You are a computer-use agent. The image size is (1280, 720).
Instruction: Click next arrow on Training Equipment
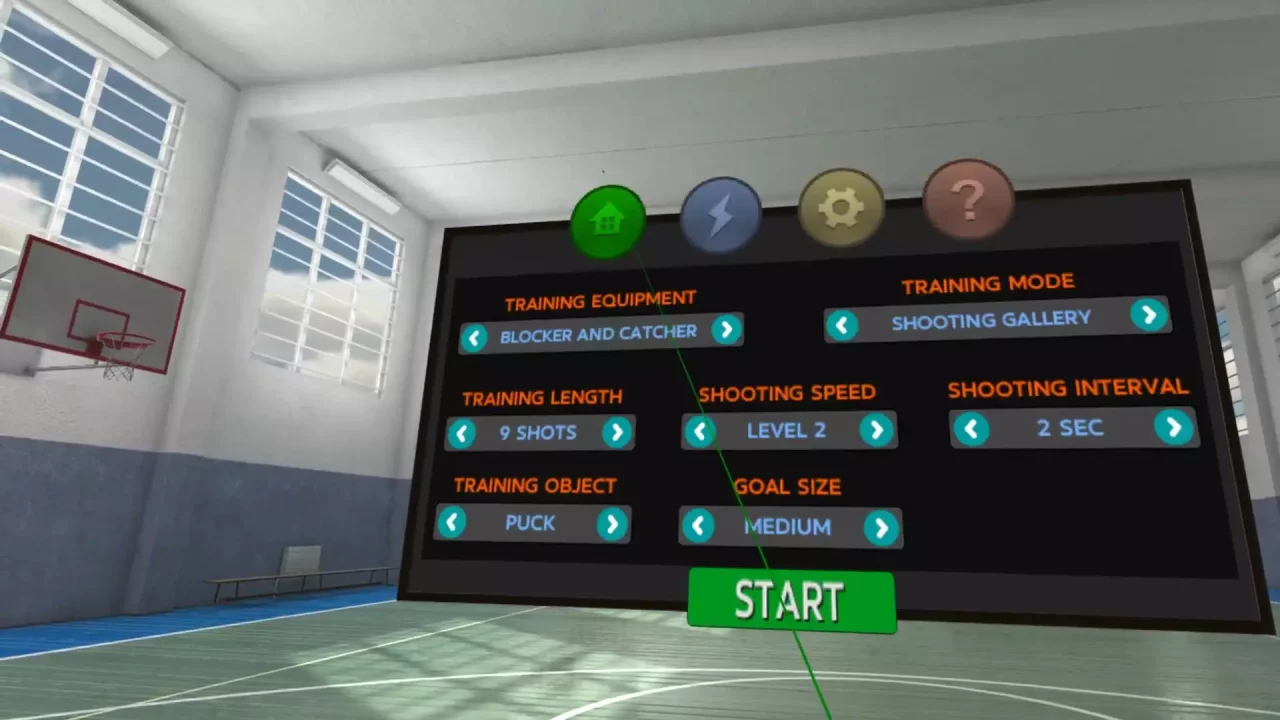click(x=727, y=331)
